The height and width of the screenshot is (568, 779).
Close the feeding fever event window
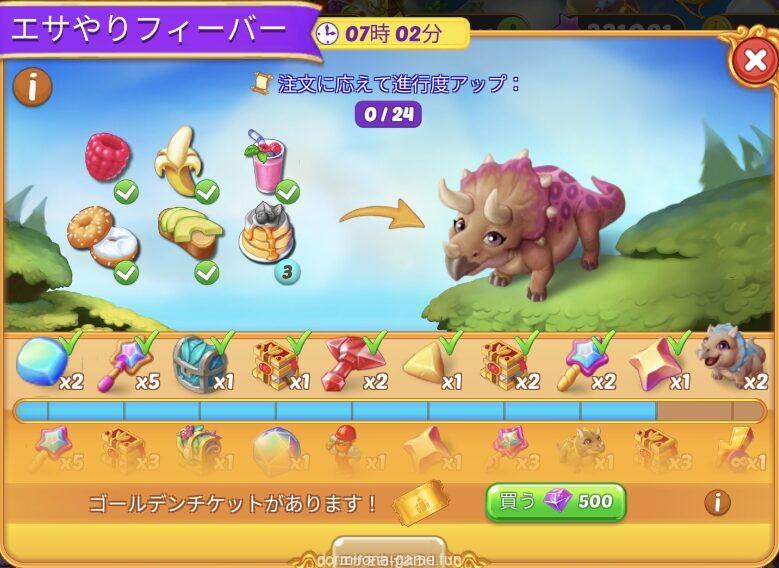(750, 63)
